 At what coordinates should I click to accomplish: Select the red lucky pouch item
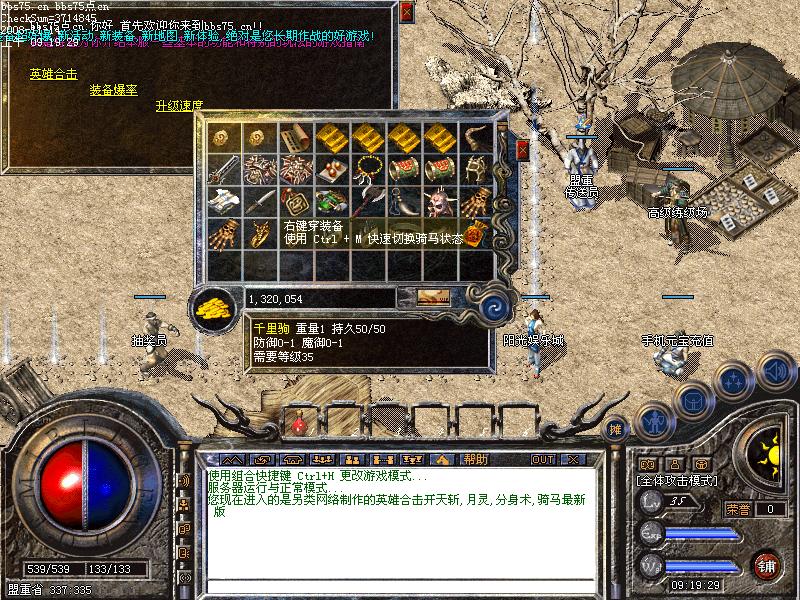[476, 233]
